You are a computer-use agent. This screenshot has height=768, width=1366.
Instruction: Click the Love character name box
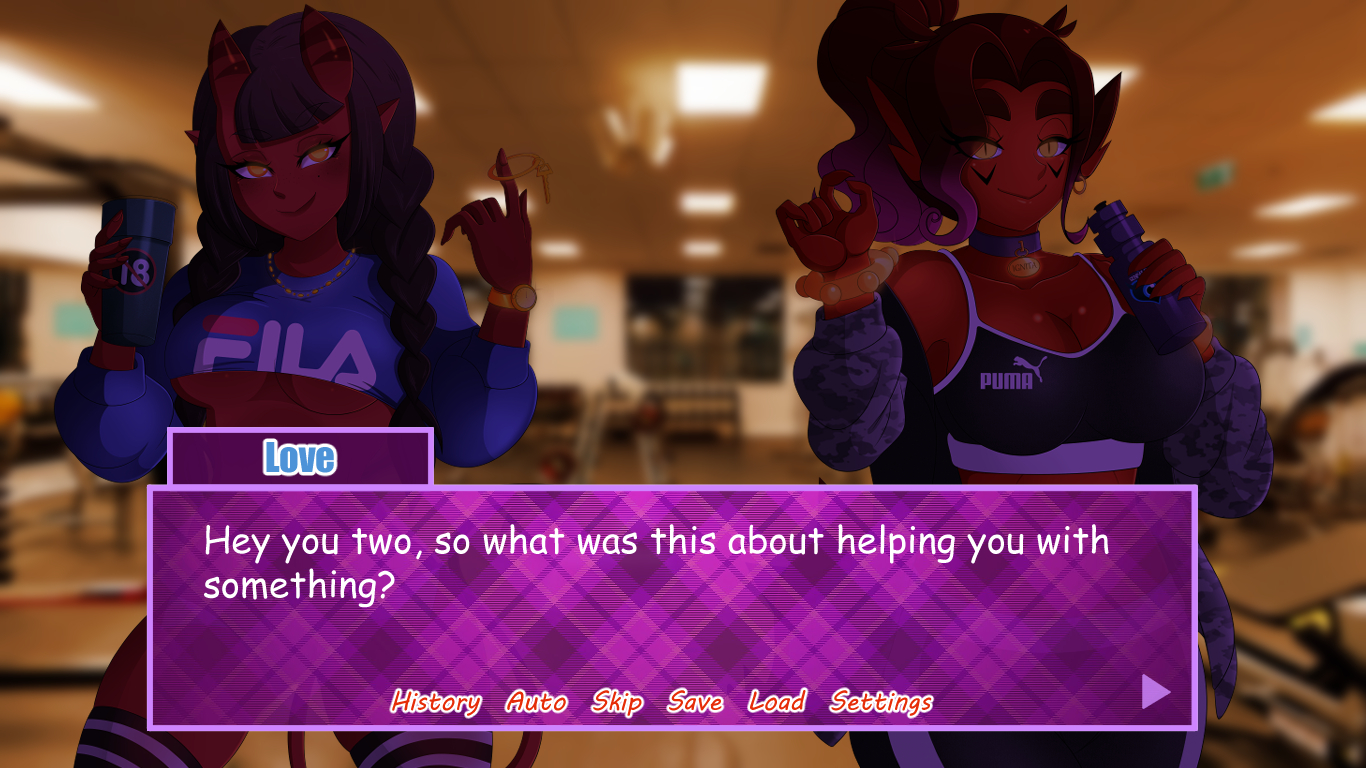(297, 458)
